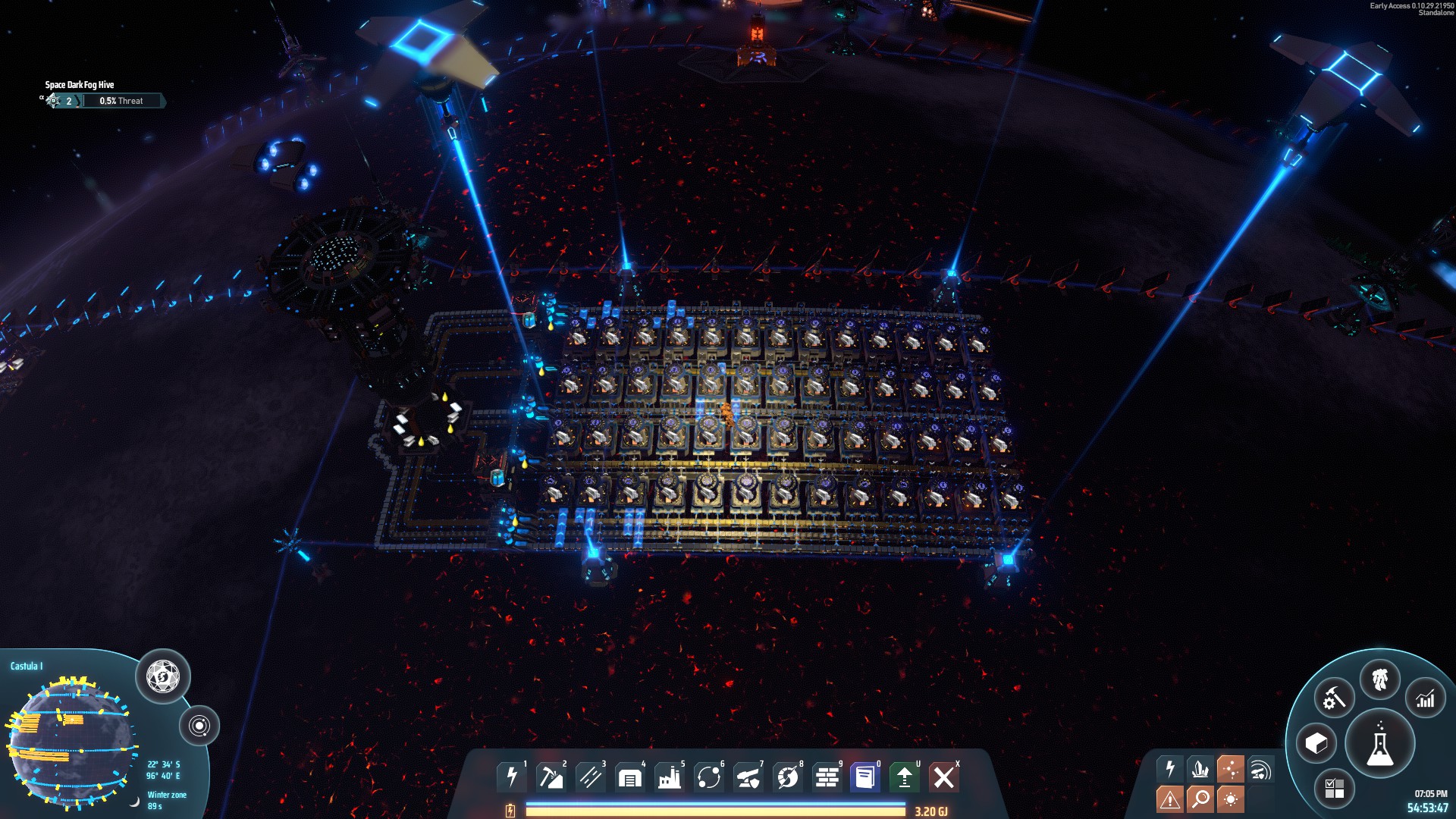Open the Dyson sphere editor button
The image size is (1456, 819).
(163, 676)
